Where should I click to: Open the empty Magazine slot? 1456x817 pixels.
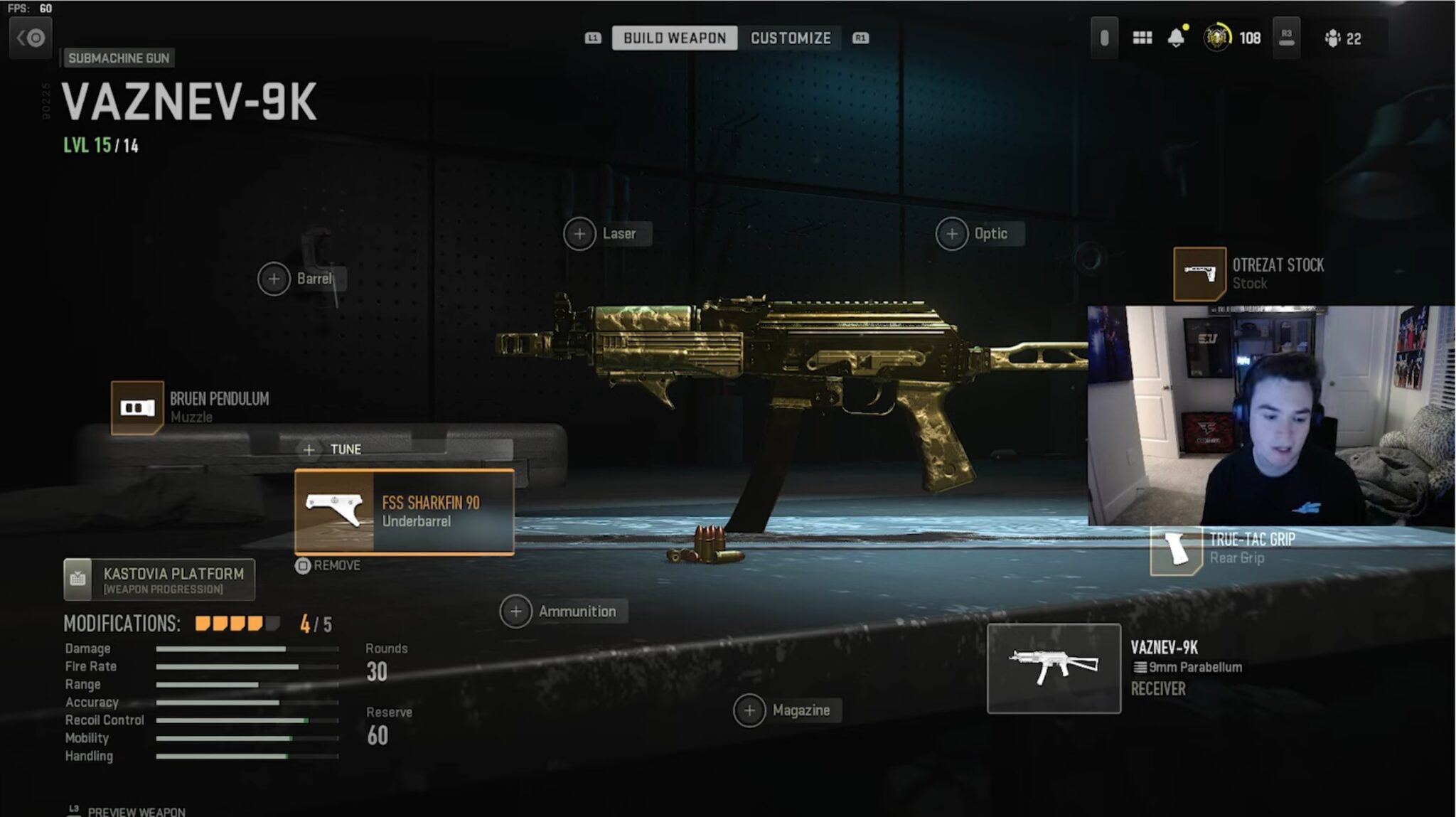(749, 710)
